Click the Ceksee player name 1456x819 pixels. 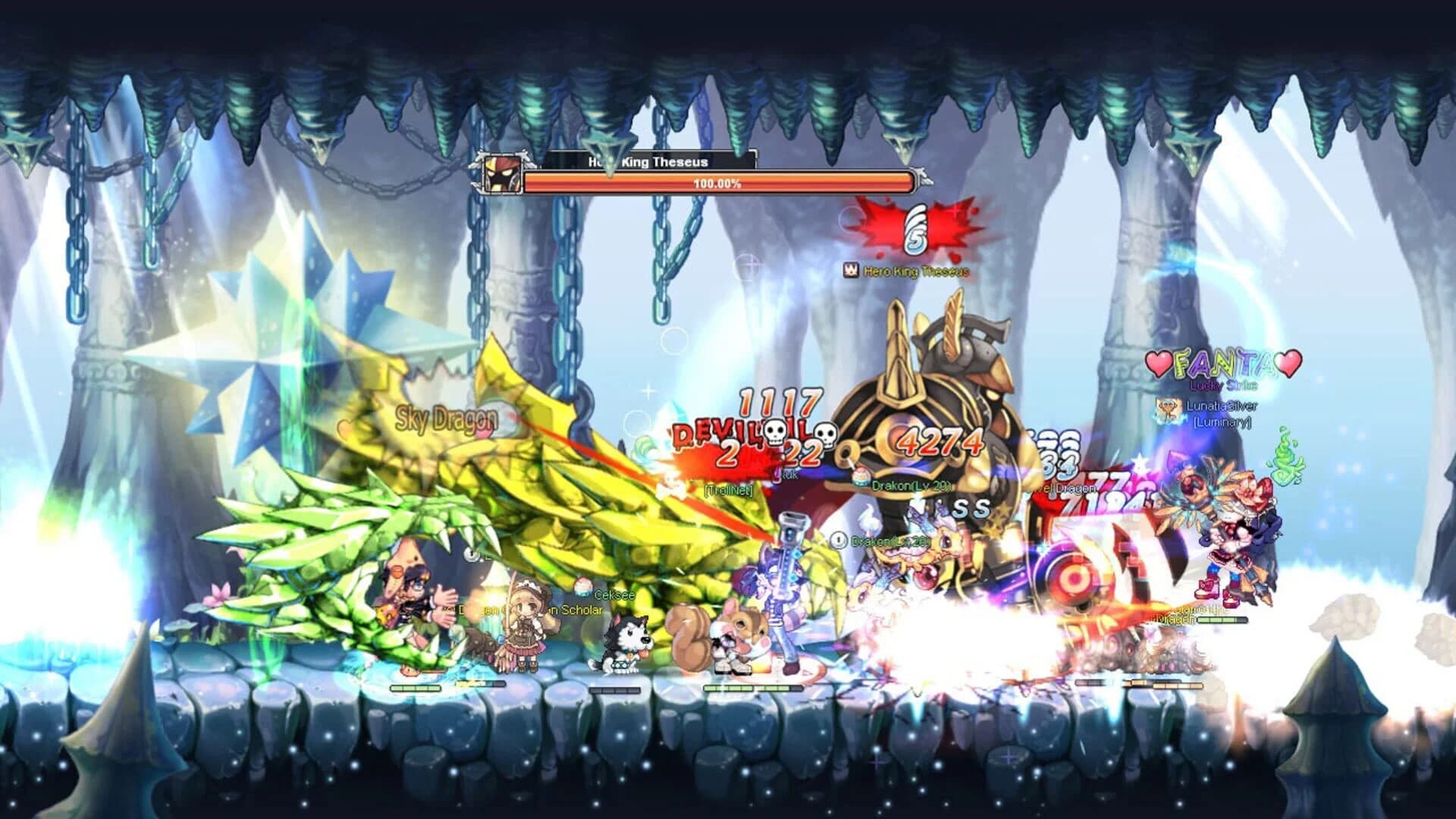[x=614, y=595]
